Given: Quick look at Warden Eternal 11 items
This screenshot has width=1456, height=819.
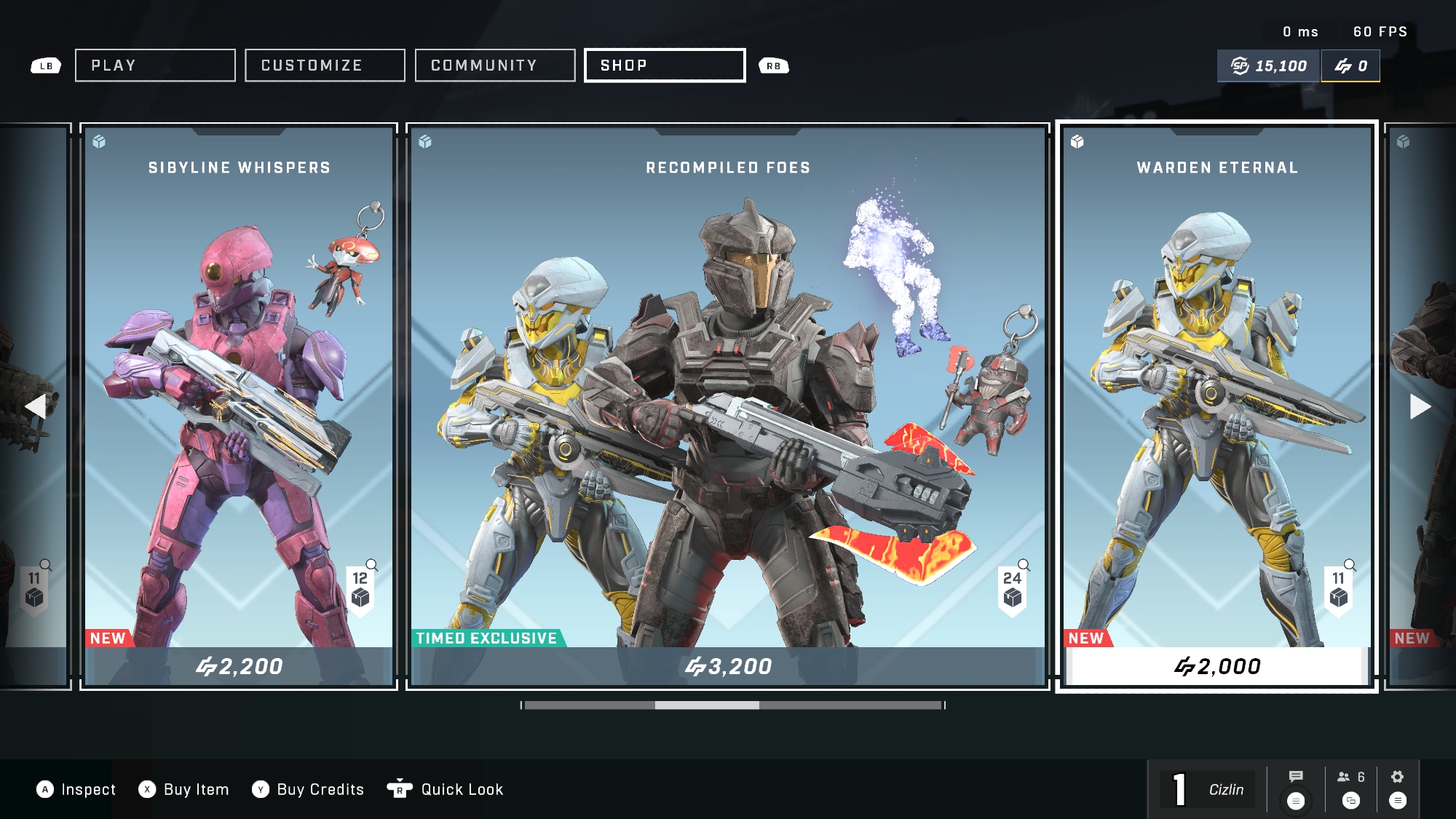Looking at the screenshot, I should click(x=1339, y=588).
